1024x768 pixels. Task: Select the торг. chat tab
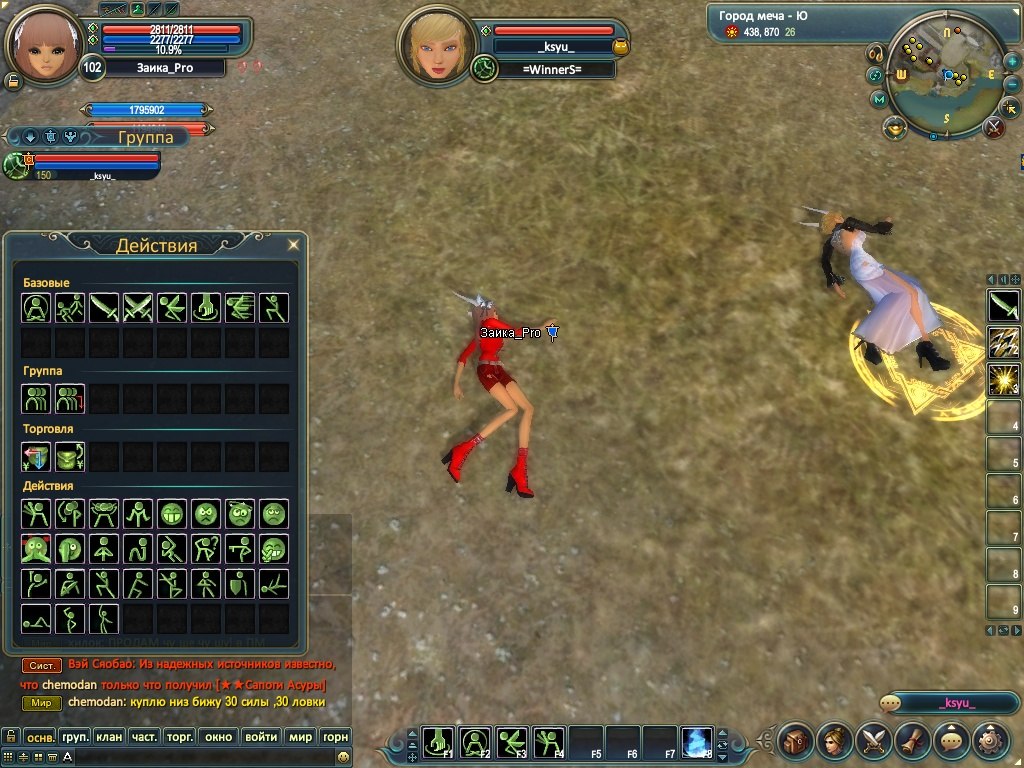[179, 737]
